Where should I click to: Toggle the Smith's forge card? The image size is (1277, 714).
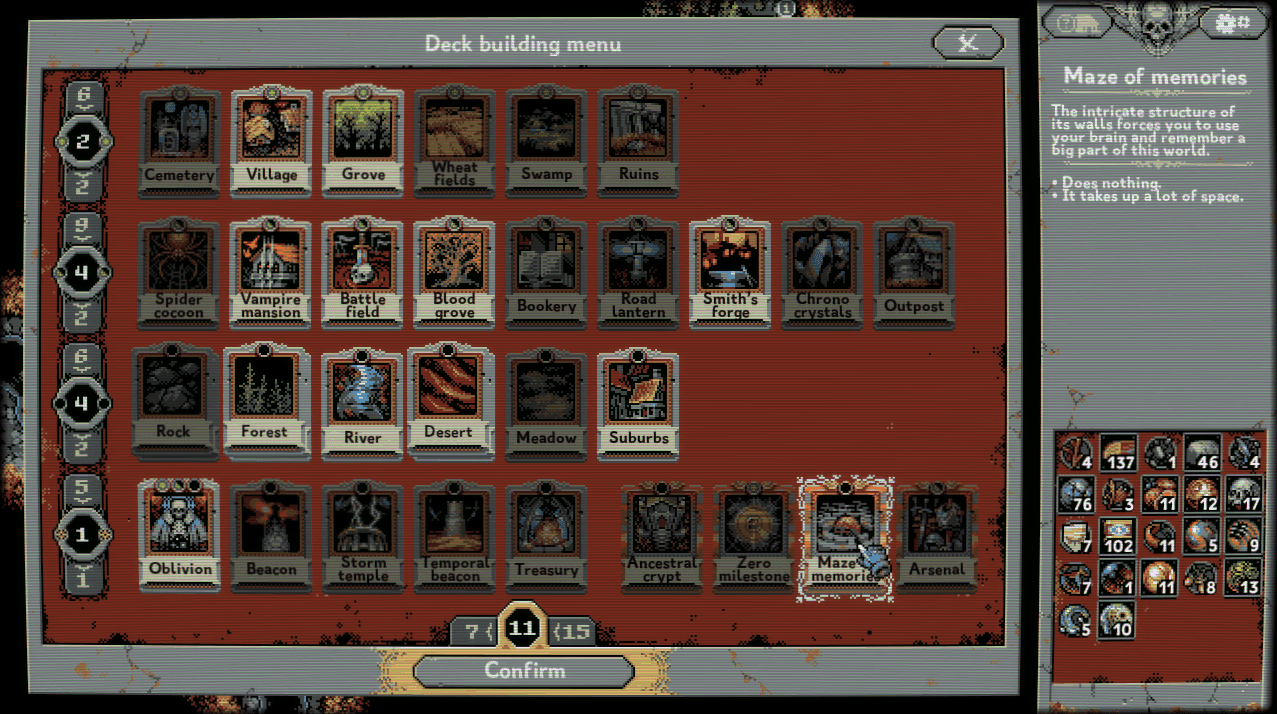730,272
